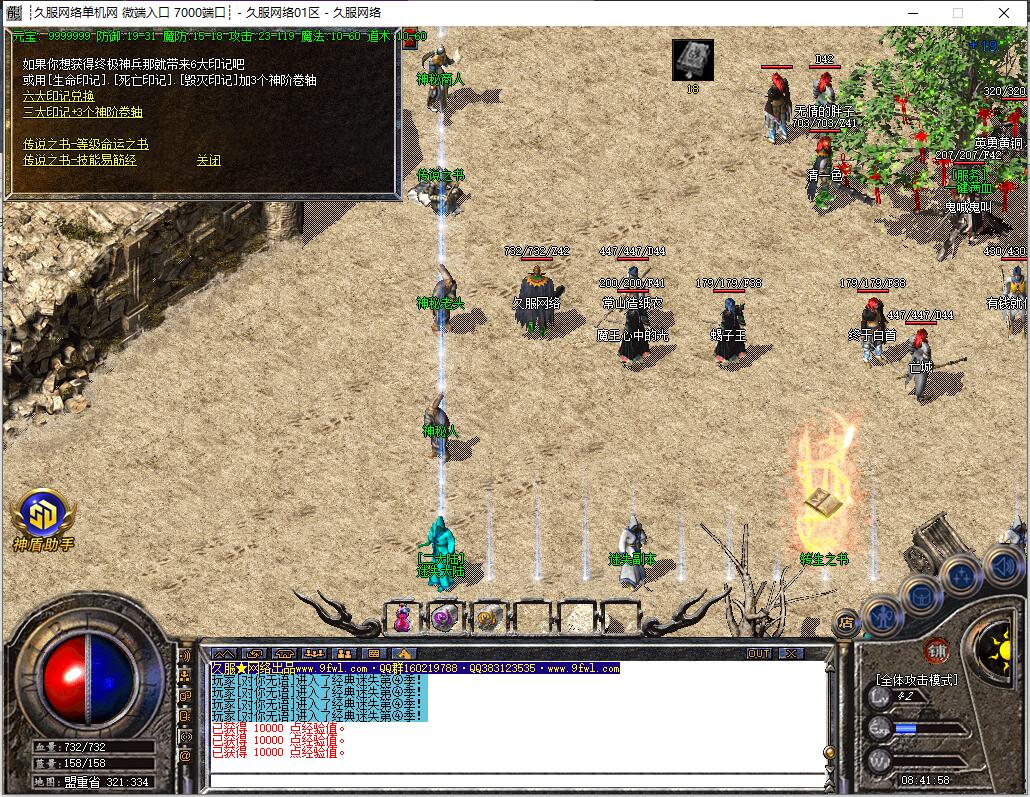Click the red 铺 stall button
This screenshot has height=797, width=1030.
coord(935,649)
